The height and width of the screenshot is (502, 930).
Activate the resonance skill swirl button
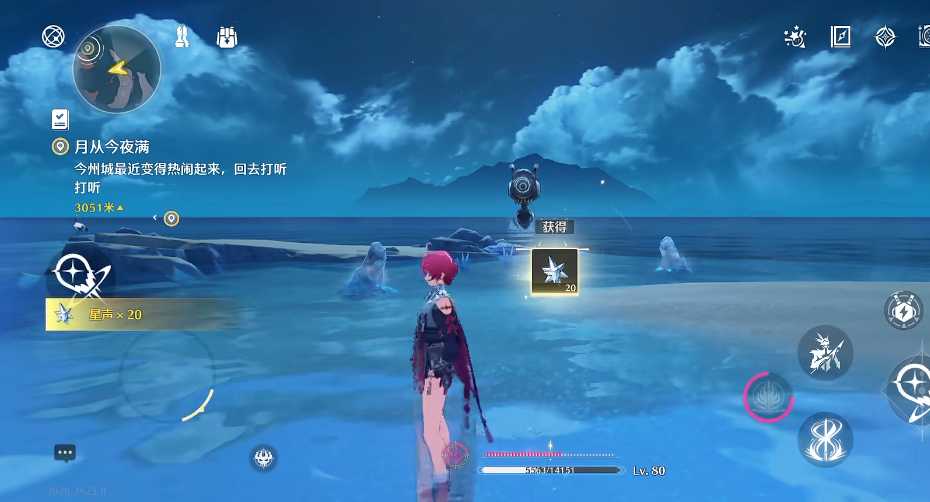pos(825,439)
